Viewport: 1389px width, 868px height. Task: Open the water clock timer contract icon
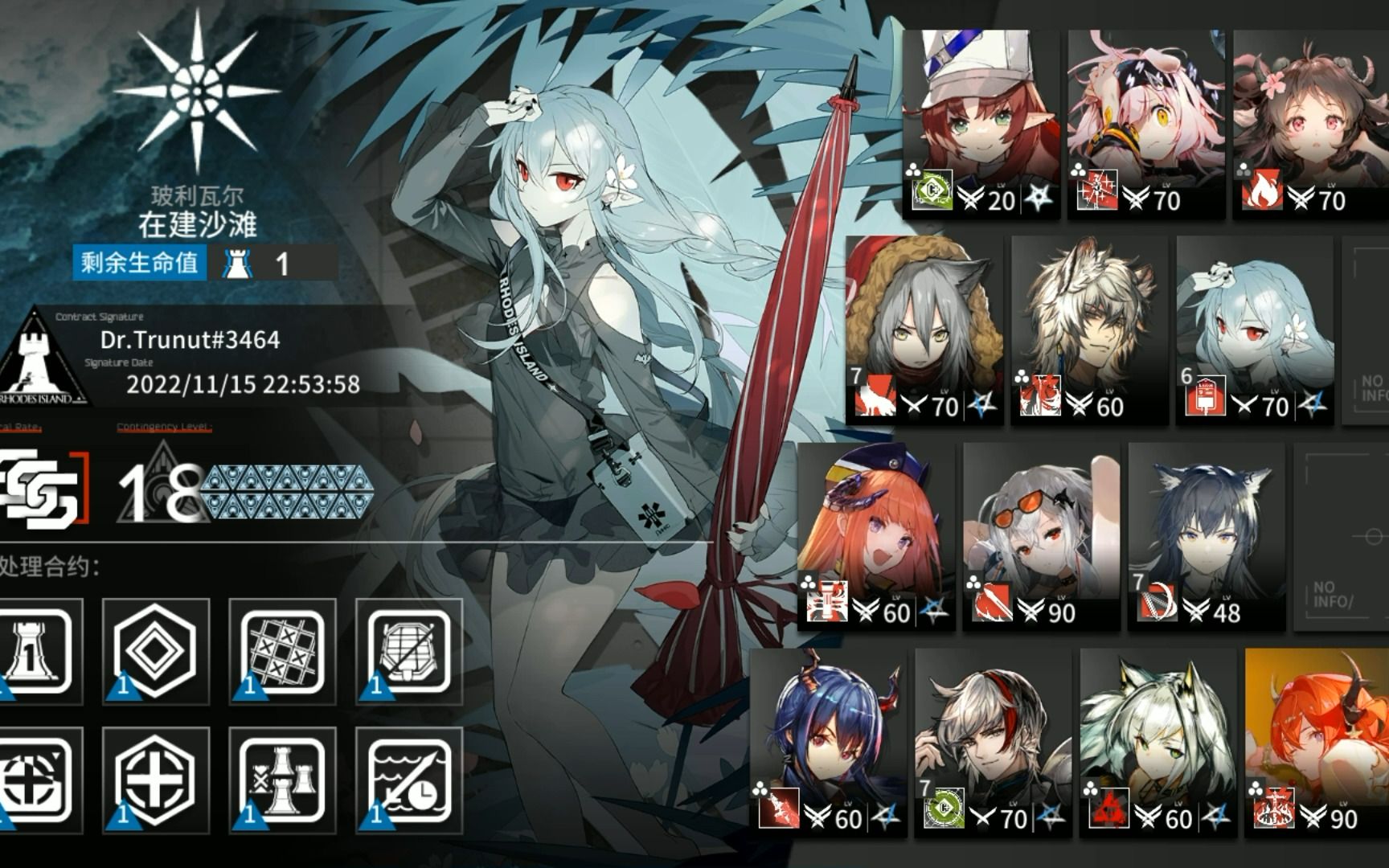click(410, 784)
